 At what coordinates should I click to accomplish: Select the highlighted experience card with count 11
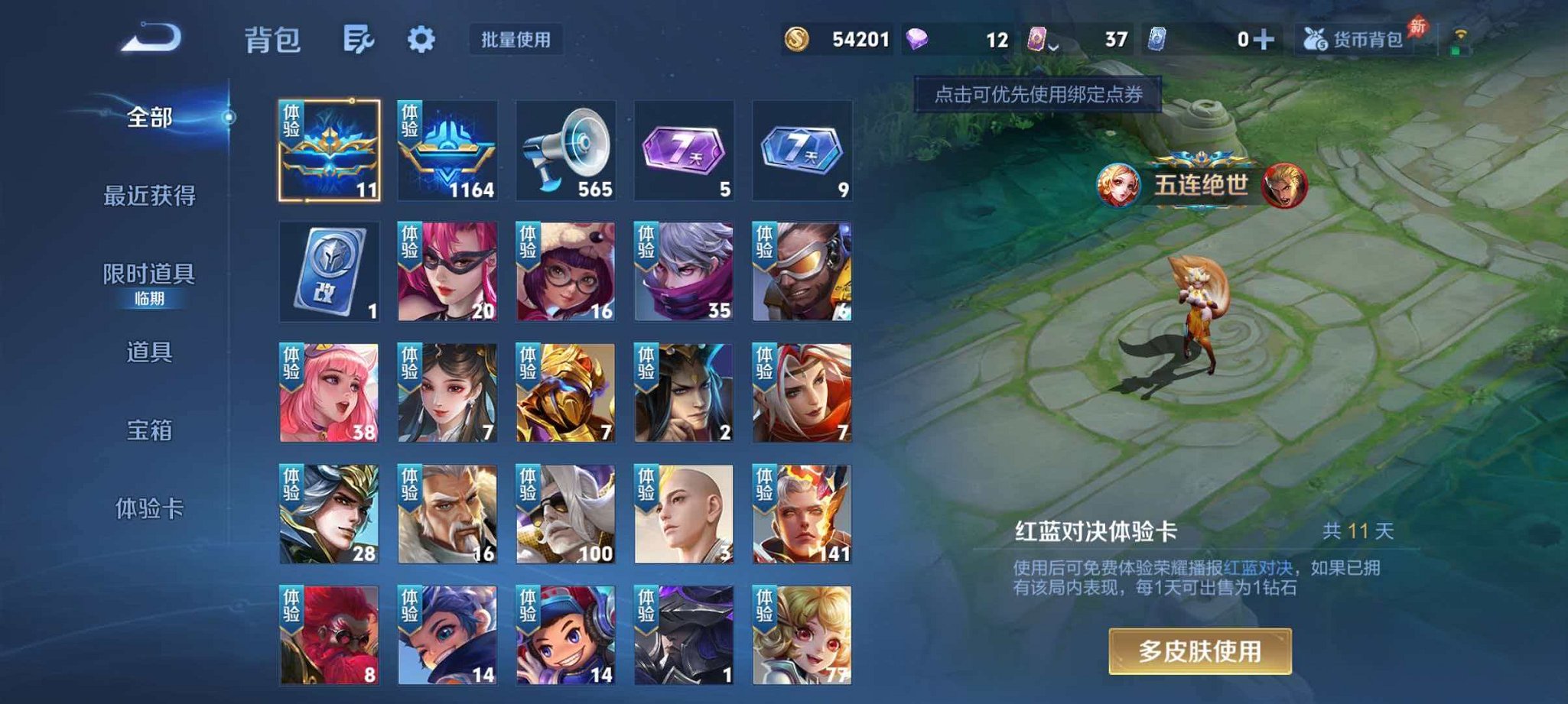(330, 150)
